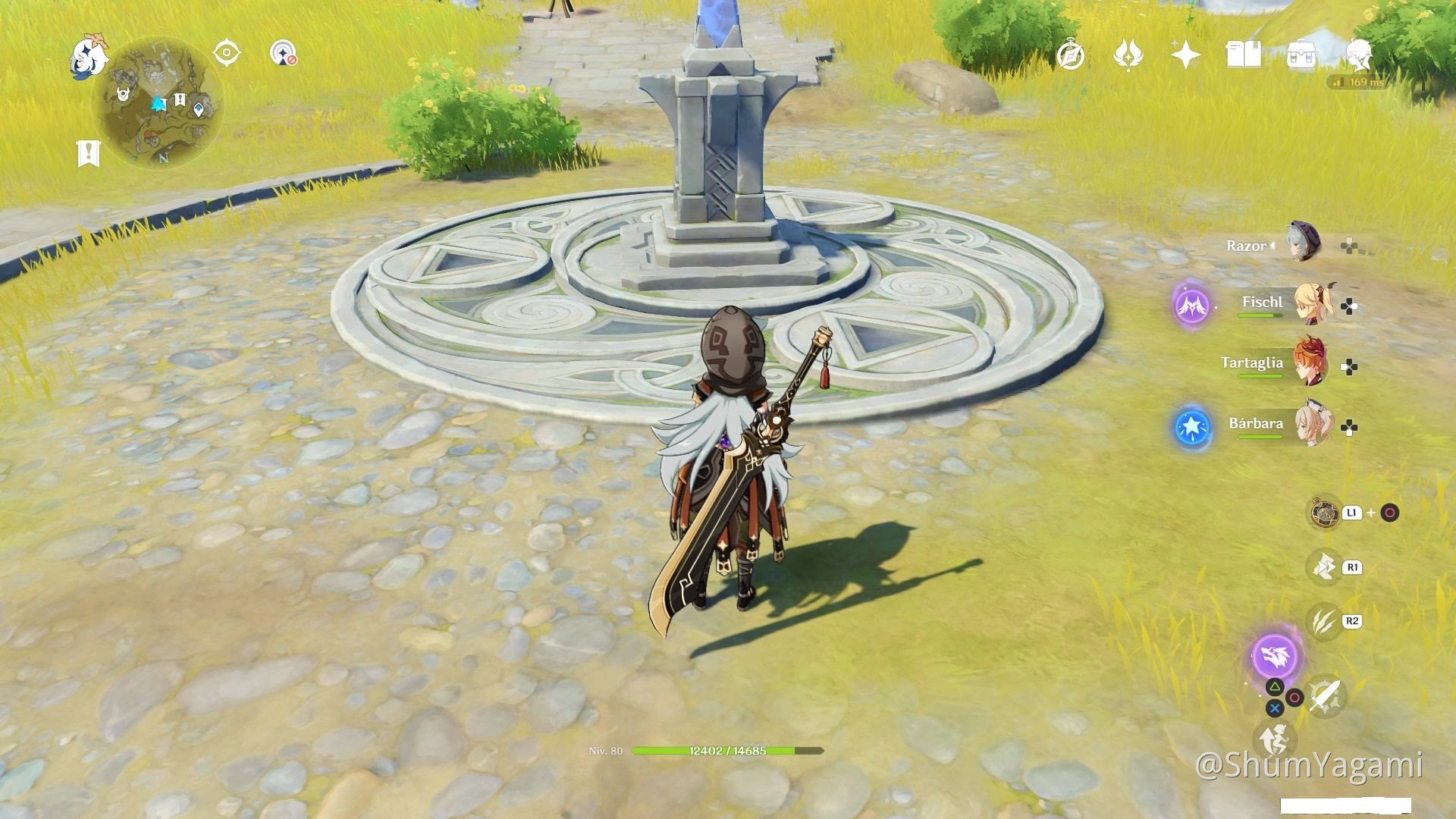Activate Razor's purple wolf elemental burst
Image resolution: width=1456 pixels, height=819 pixels.
[x=1275, y=656]
